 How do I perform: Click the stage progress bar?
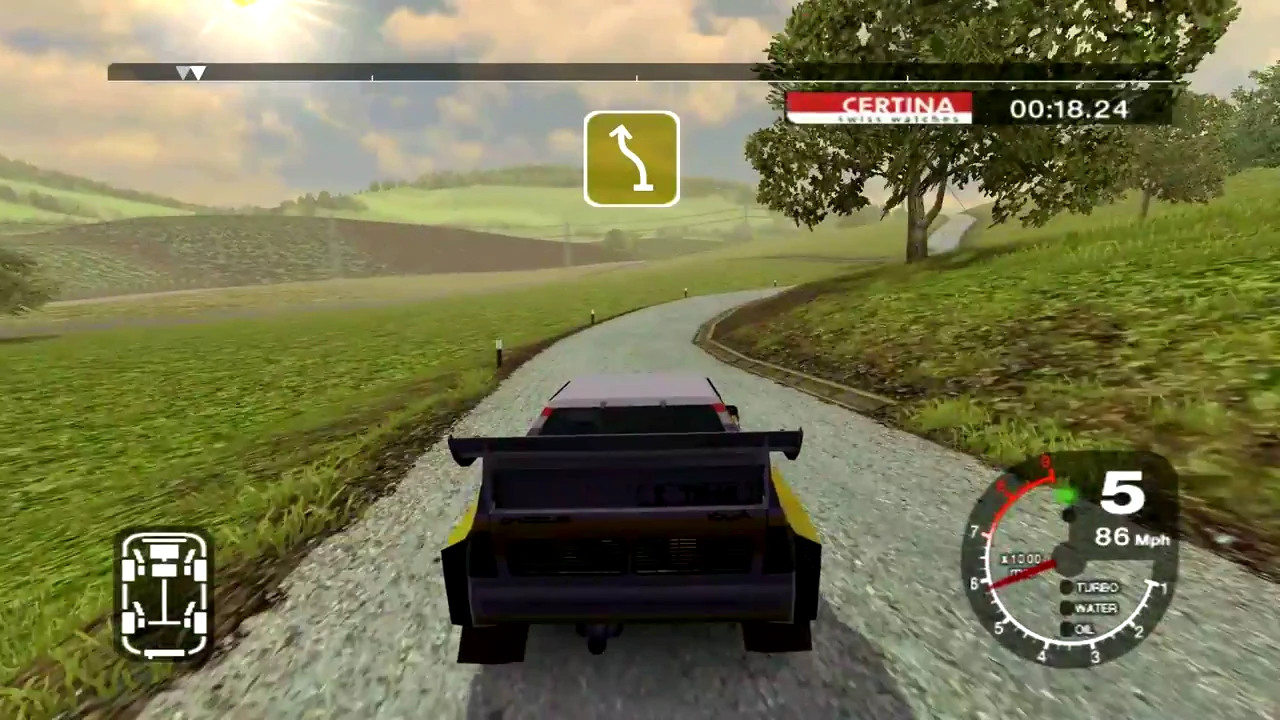640,73
